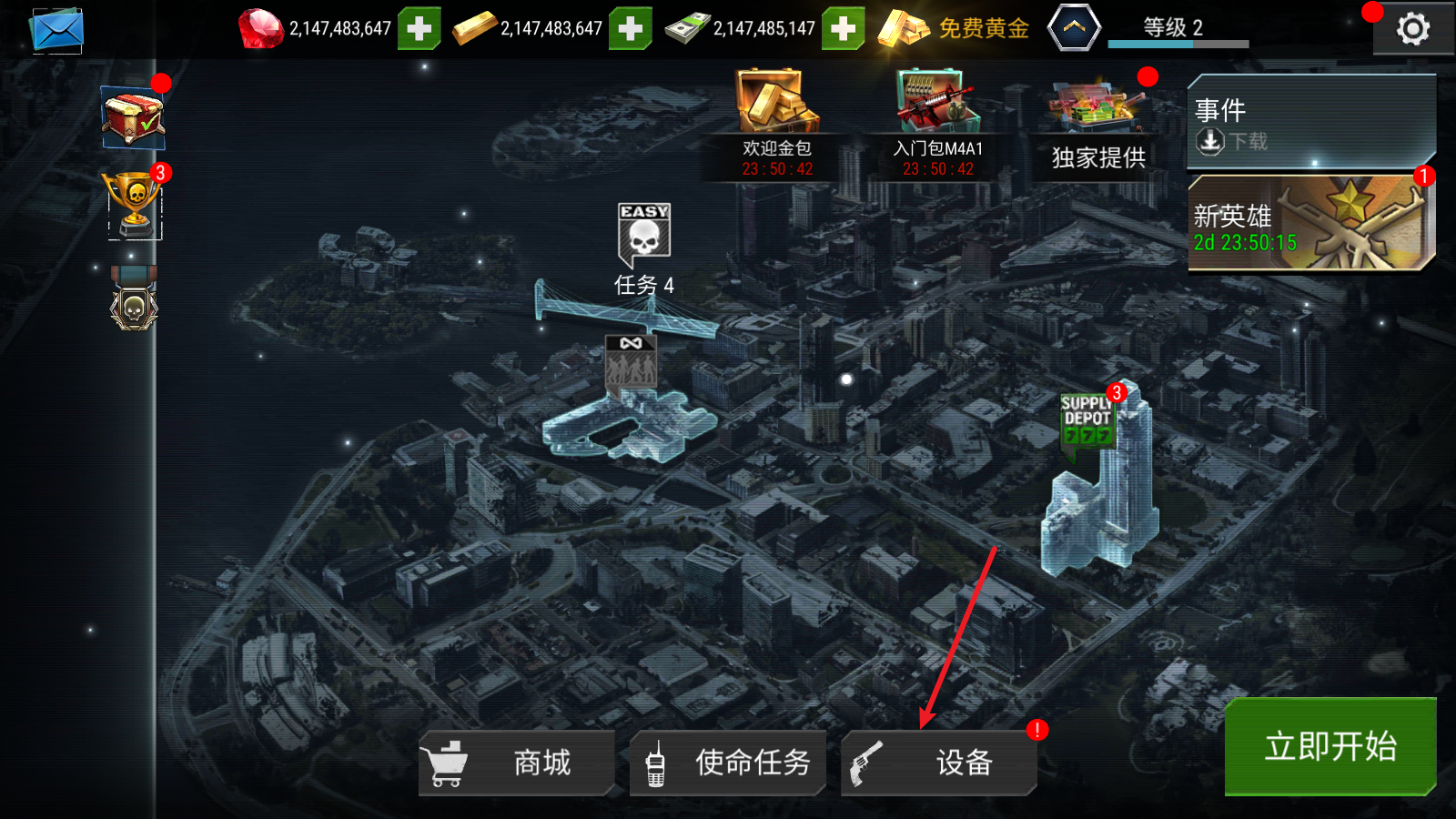Open the 商城 shop
This screenshot has height=819, width=1456.
point(516,763)
